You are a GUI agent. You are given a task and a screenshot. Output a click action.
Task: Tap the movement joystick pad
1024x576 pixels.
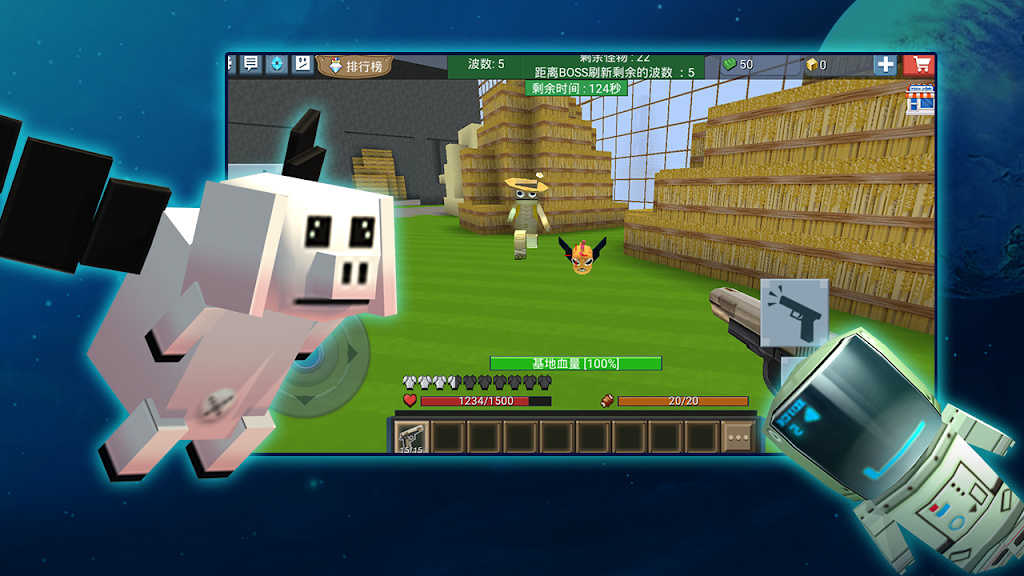tap(322, 366)
